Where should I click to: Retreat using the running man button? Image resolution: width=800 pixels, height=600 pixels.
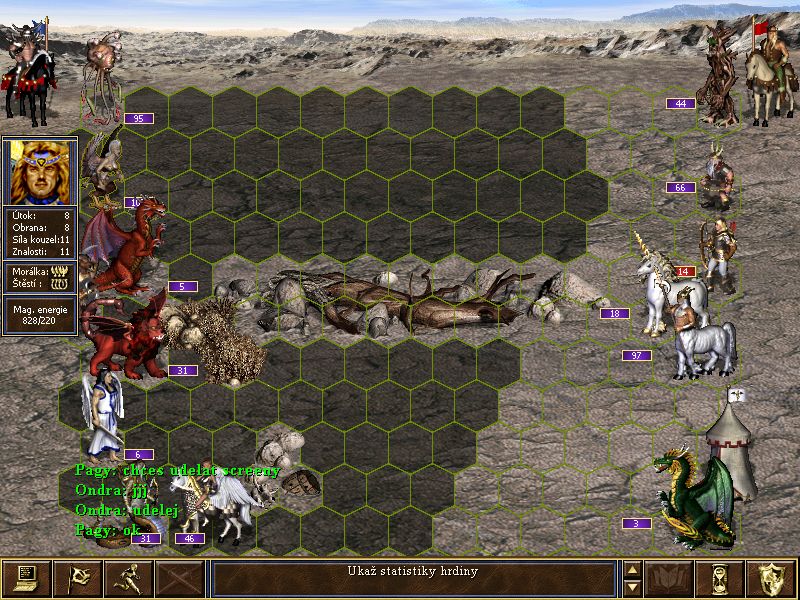[129, 578]
